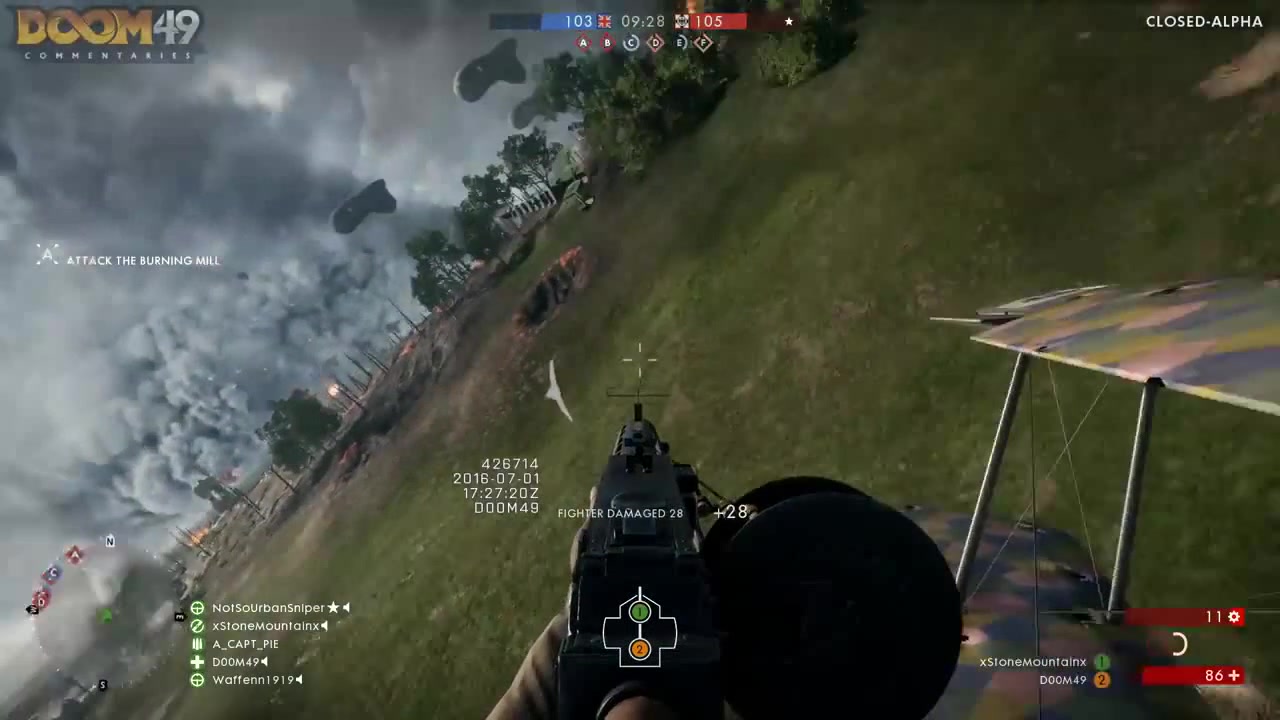The image size is (1280, 720).
Task: Click the British flag on the score bar
Action: [x=604, y=21]
